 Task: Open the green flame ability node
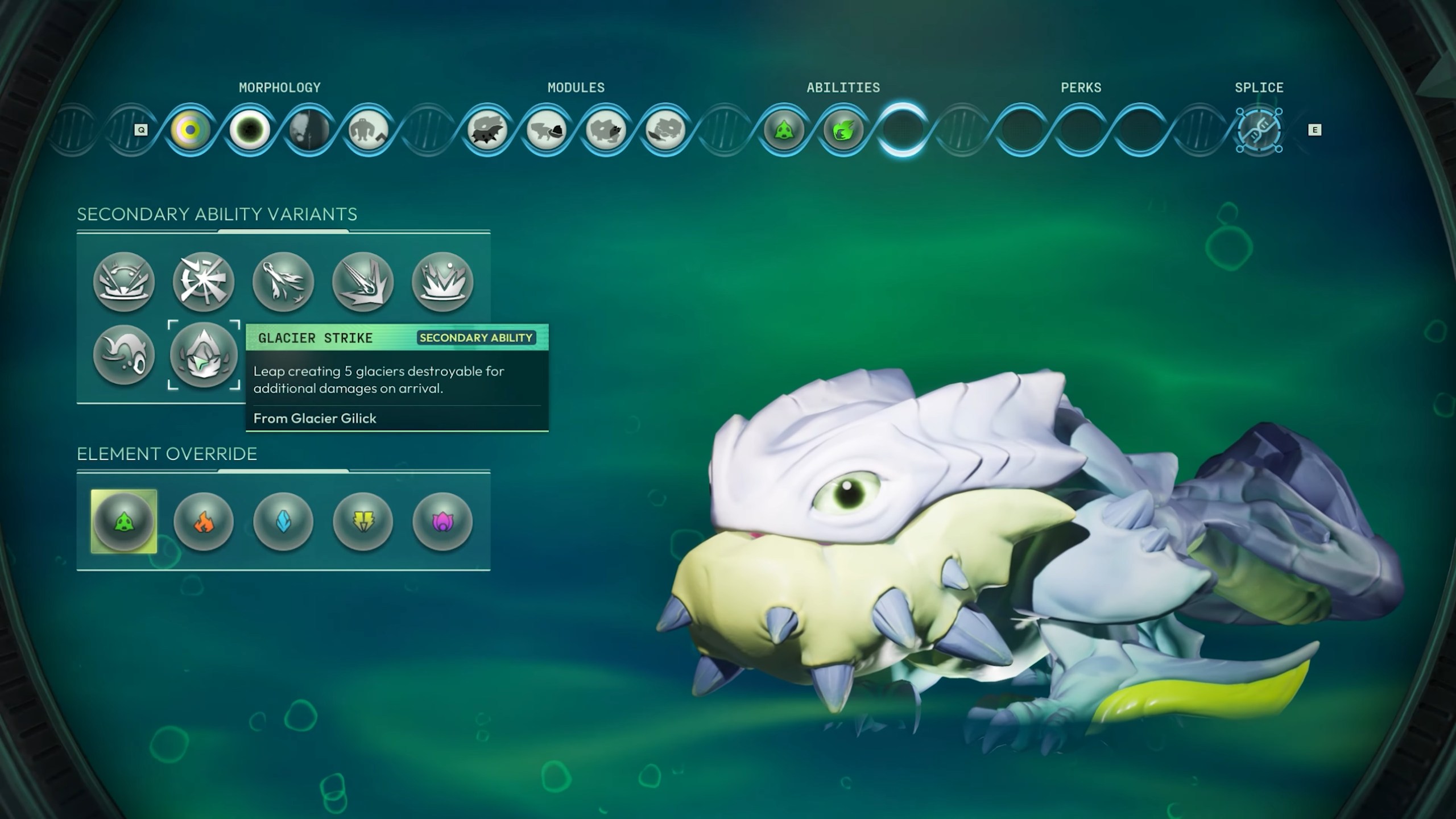[x=843, y=130]
